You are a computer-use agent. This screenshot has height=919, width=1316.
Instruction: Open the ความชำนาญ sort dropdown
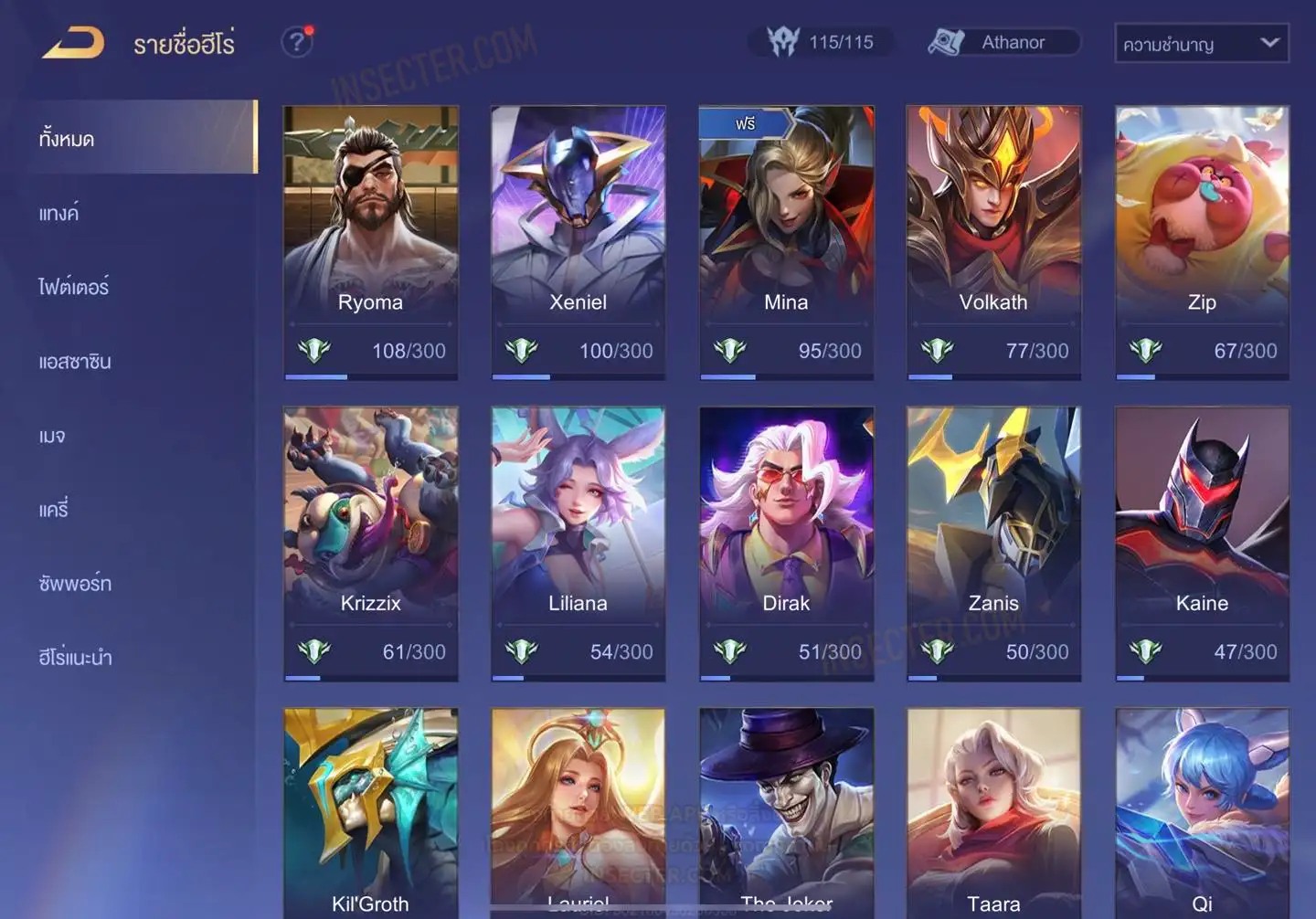coord(1201,43)
